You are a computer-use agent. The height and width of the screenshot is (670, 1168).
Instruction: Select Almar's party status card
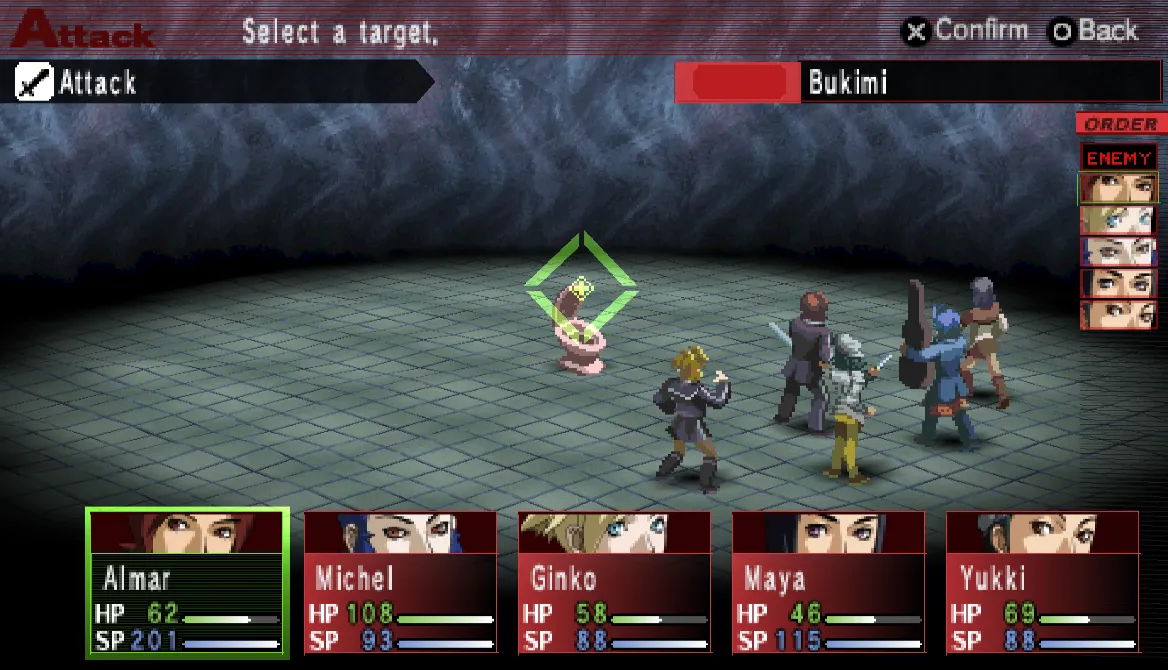pos(188,582)
